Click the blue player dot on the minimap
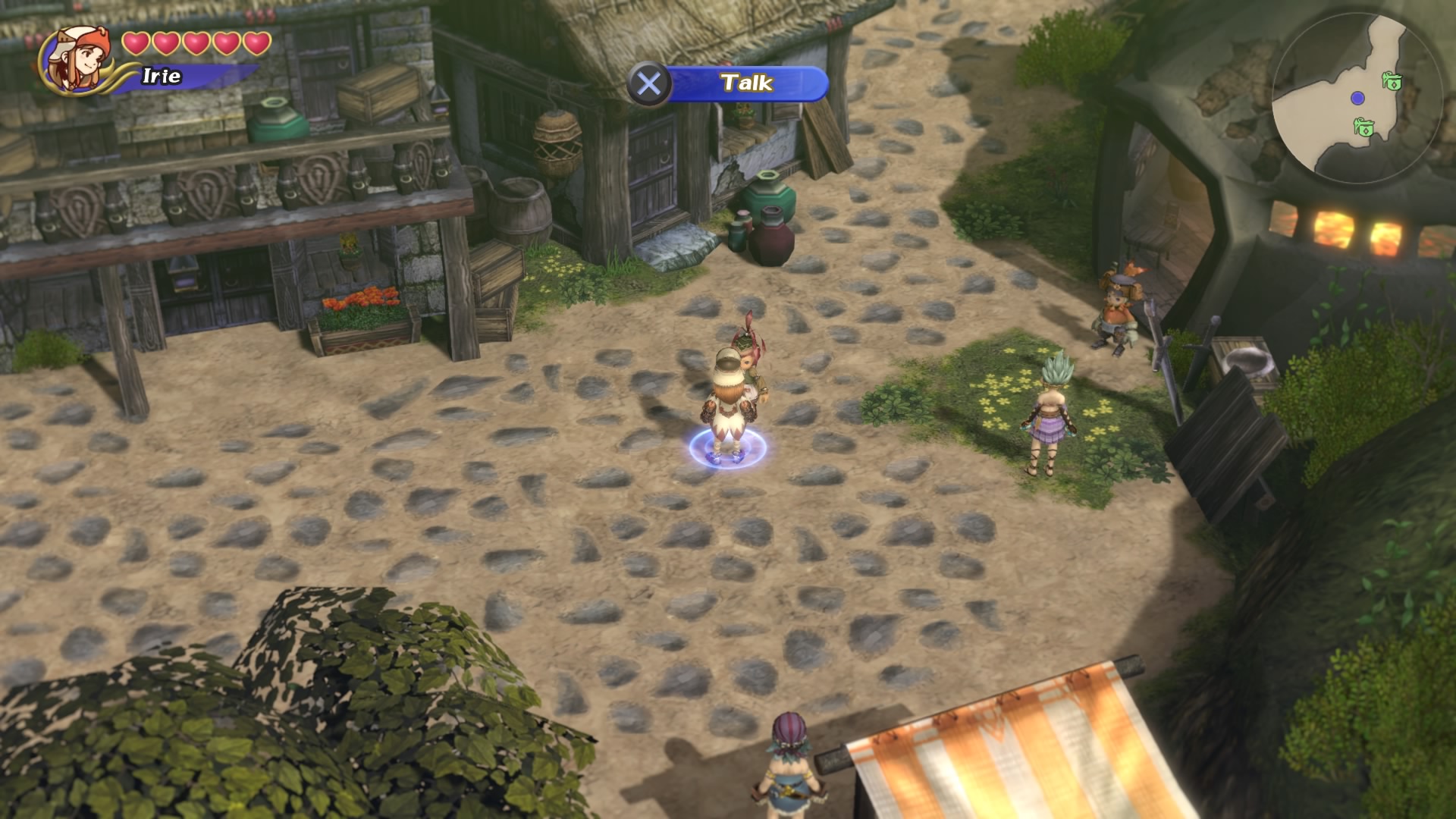Image resolution: width=1456 pixels, height=819 pixels. point(1357,98)
